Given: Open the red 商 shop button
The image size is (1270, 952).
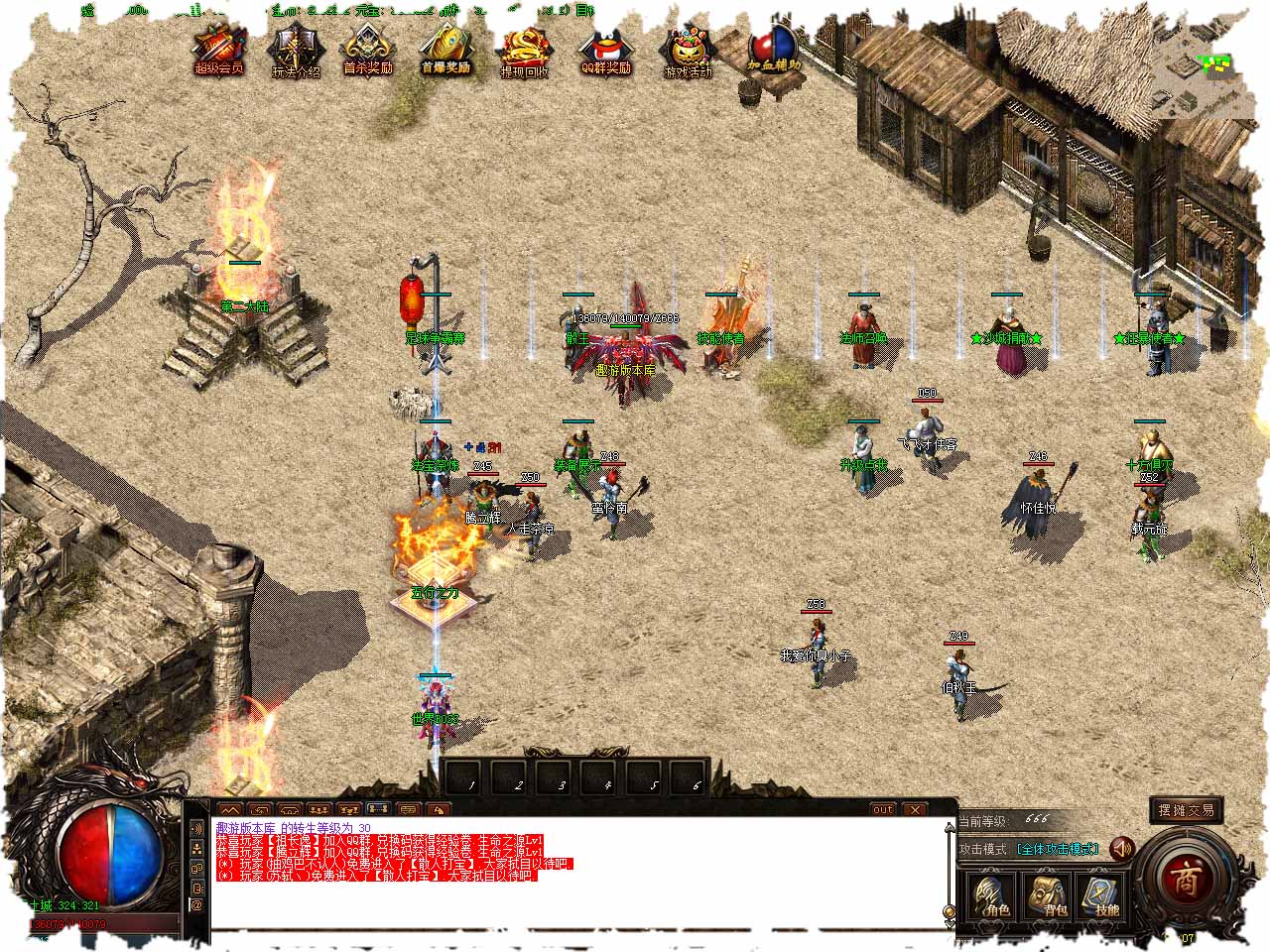Looking at the screenshot, I should 1185,879.
